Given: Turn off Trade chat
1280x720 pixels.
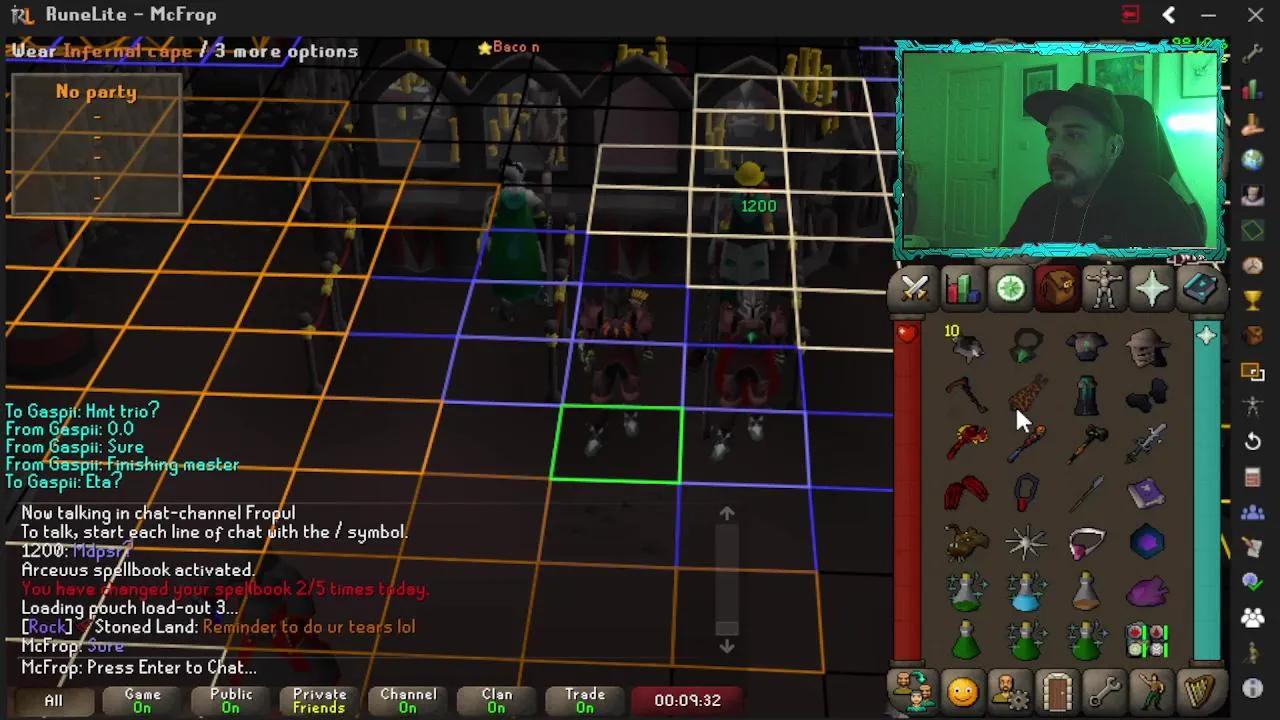Looking at the screenshot, I should [x=585, y=701].
